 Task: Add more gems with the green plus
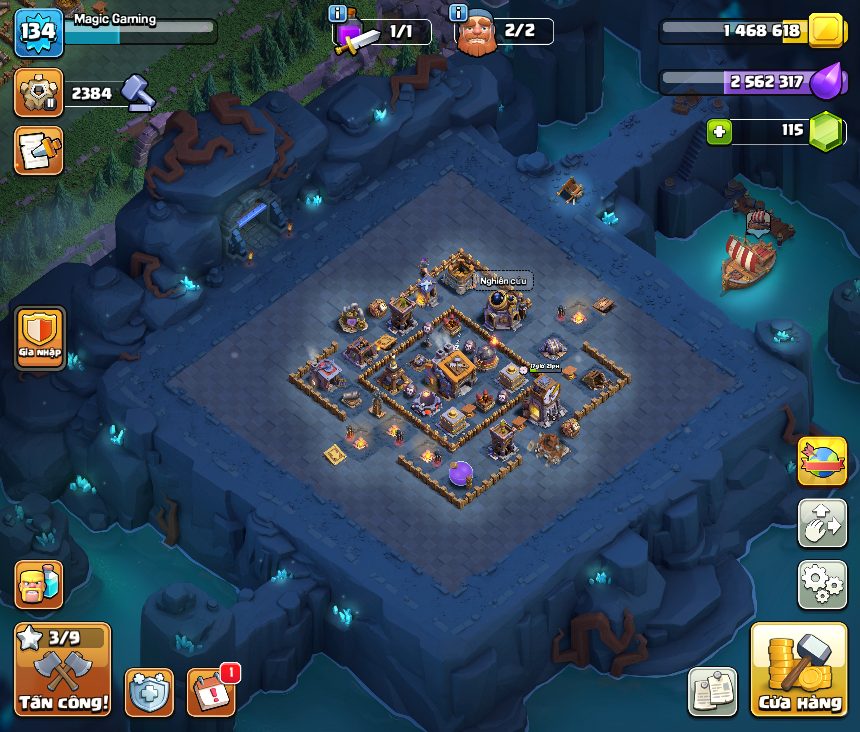pyautogui.click(x=718, y=131)
